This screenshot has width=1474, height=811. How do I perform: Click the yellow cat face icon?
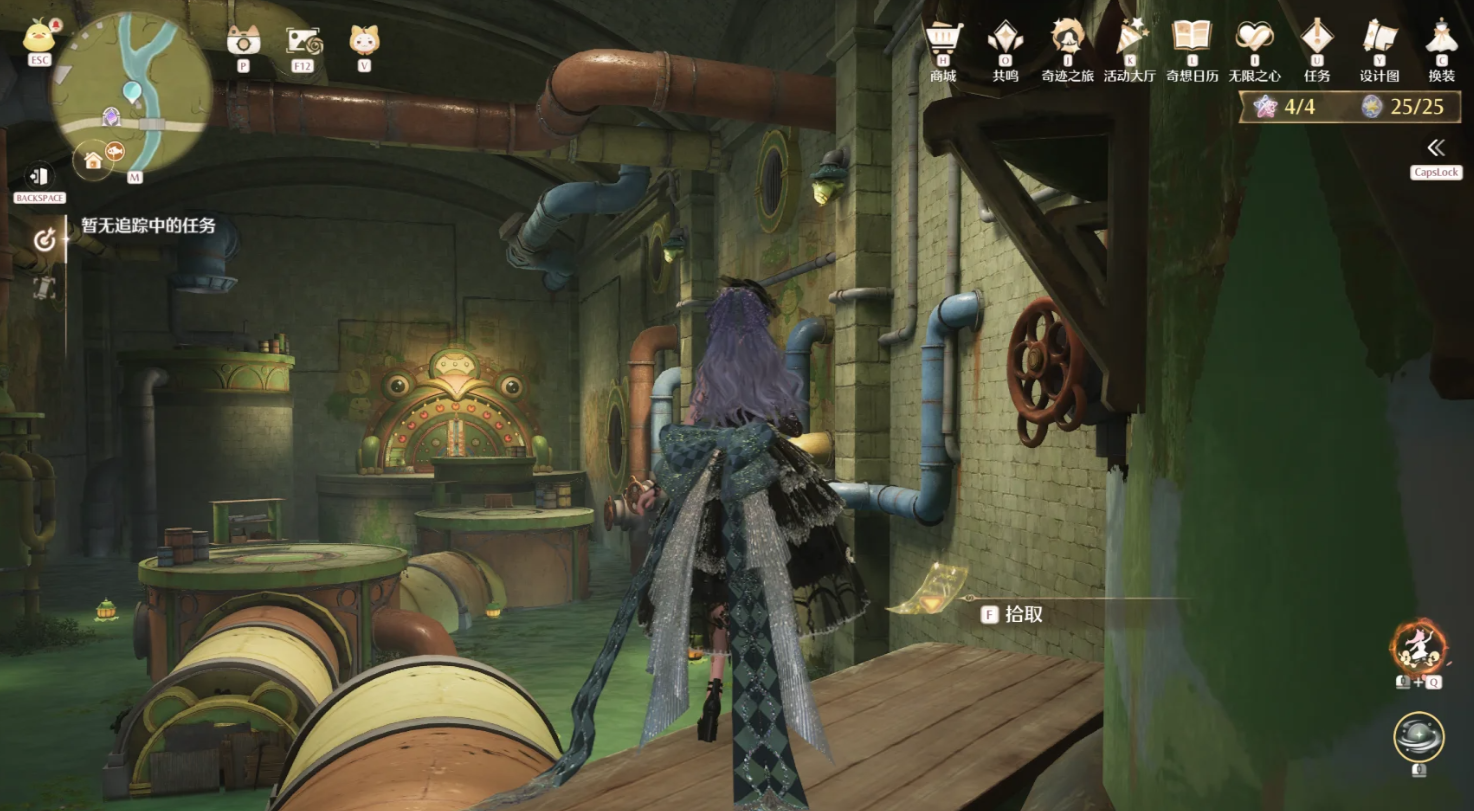coord(363,40)
